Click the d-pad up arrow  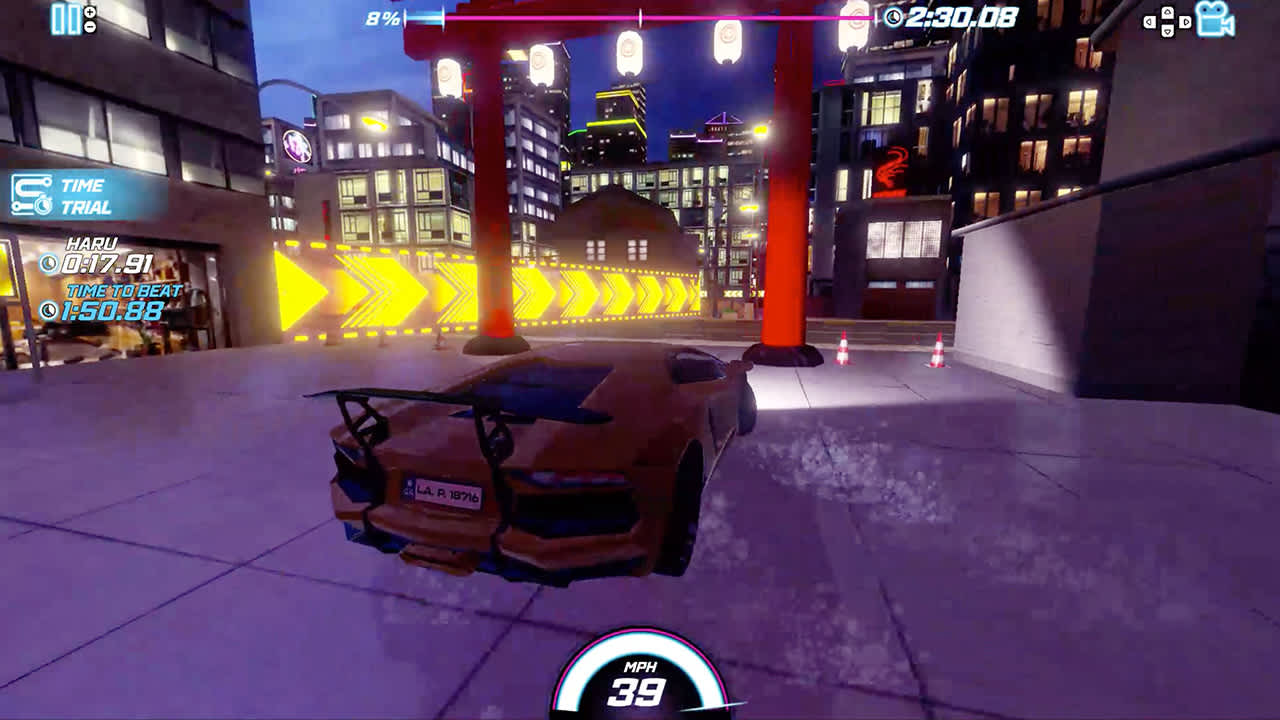(1166, 10)
